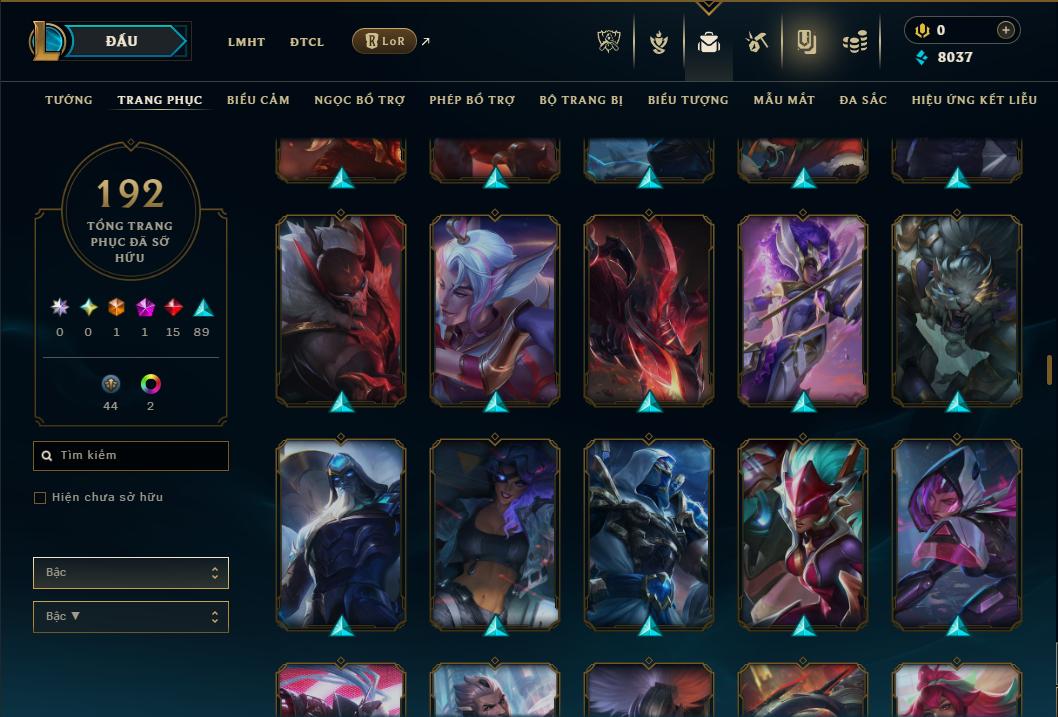Toggle the Hiện chưa sở hữu checkbox

[x=40, y=498]
